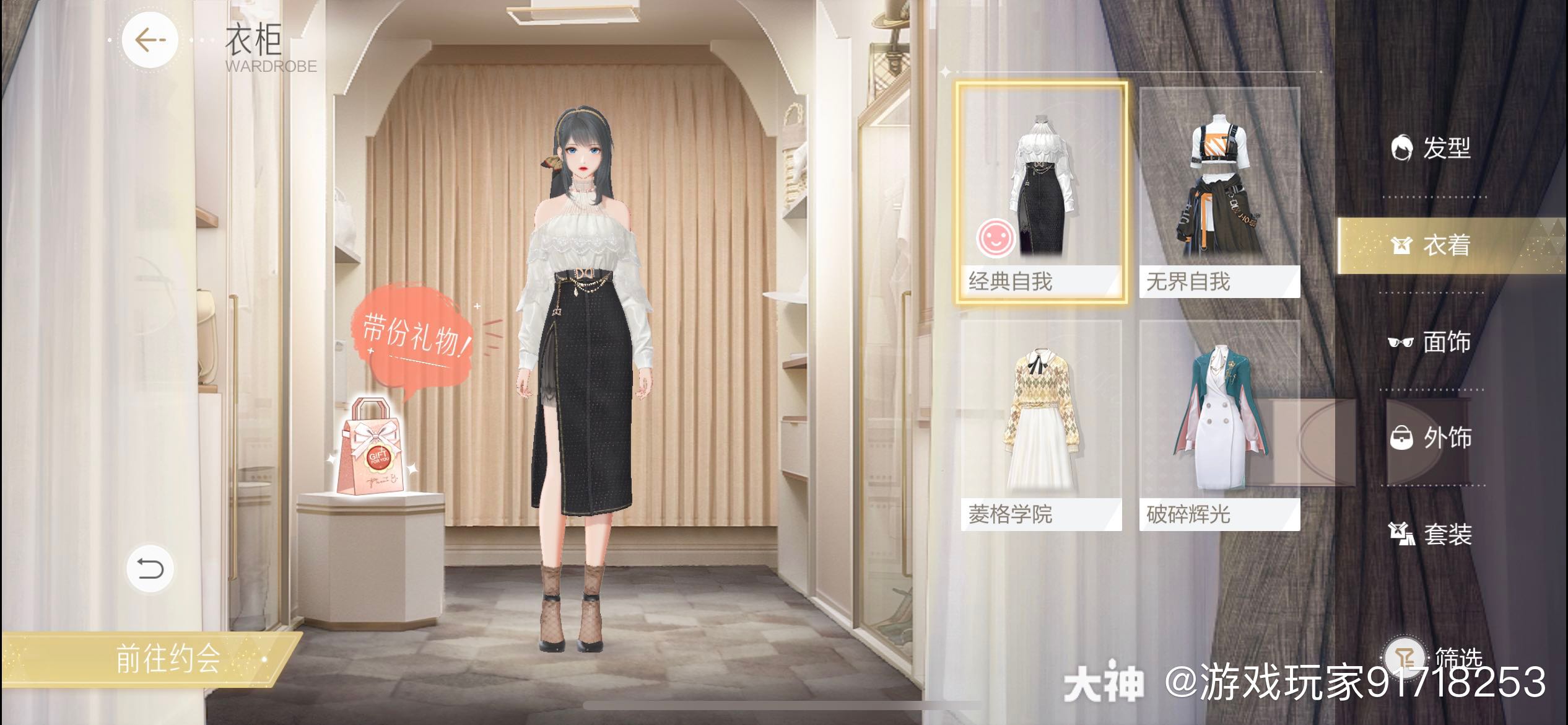Click the back arrow beside the 衣柜 title

[x=149, y=40]
